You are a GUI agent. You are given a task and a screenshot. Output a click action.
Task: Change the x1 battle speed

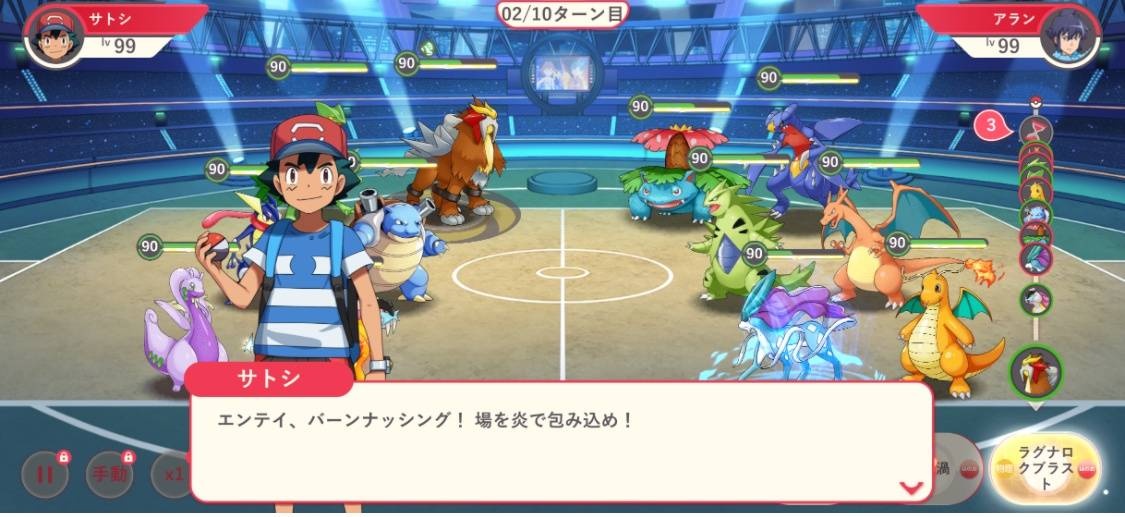tap(170, 474)
